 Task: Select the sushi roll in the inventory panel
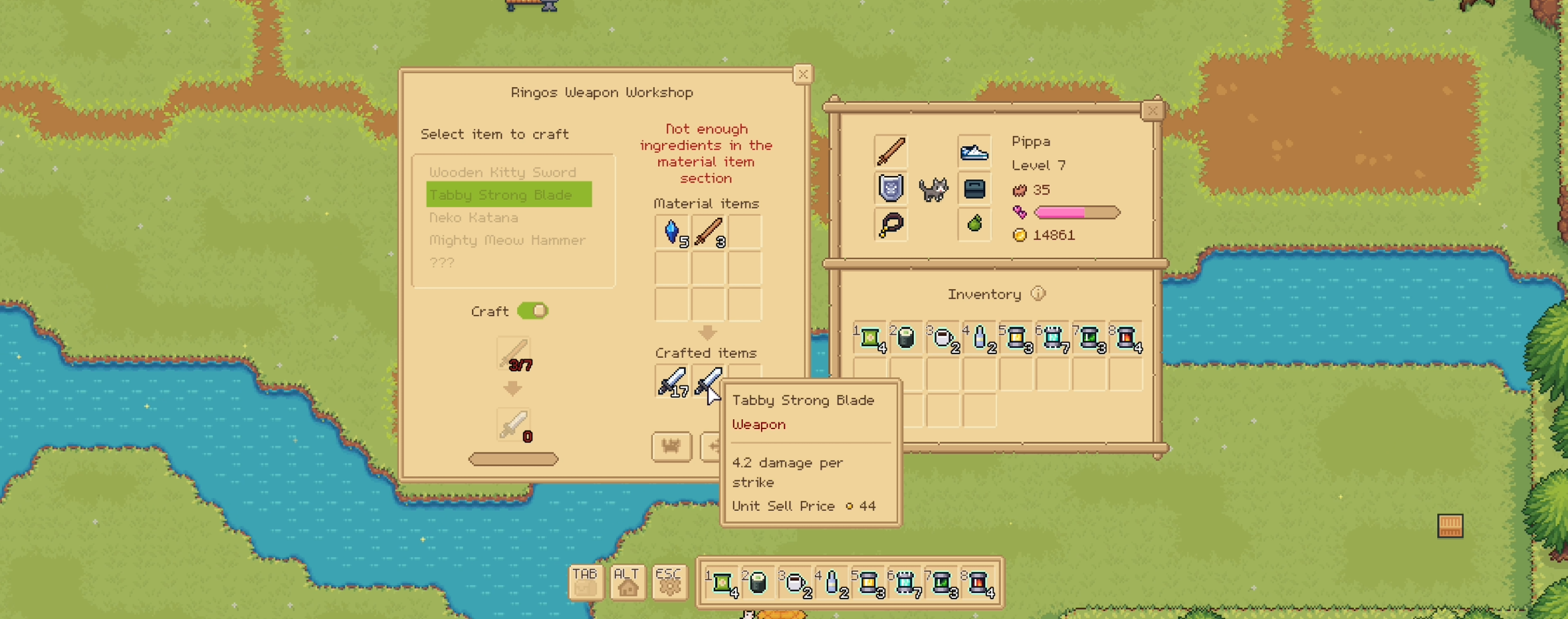tap(906, 338)
